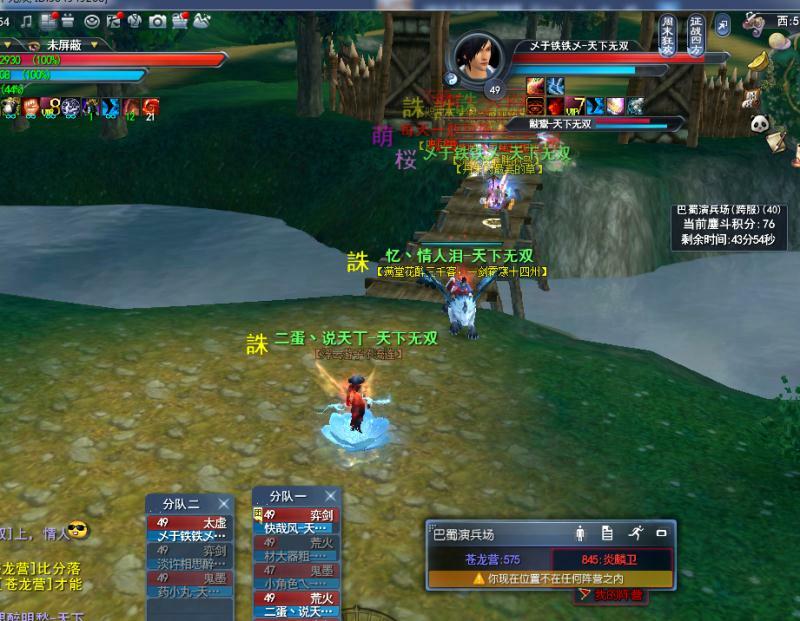Open the mountain scenery icon in top toolbar
The width and height of the screenshot is (800, 621).
[201, 20]
